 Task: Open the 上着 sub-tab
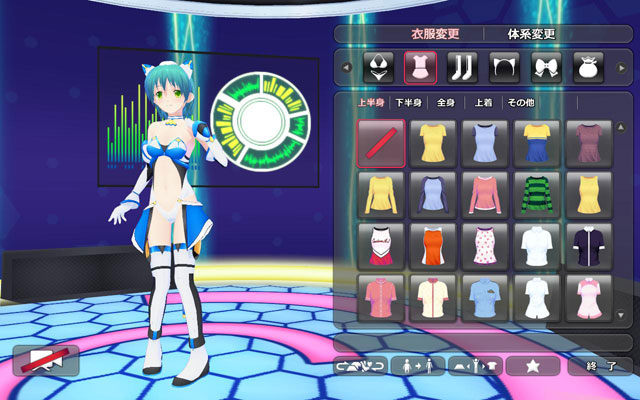[483, 103]
